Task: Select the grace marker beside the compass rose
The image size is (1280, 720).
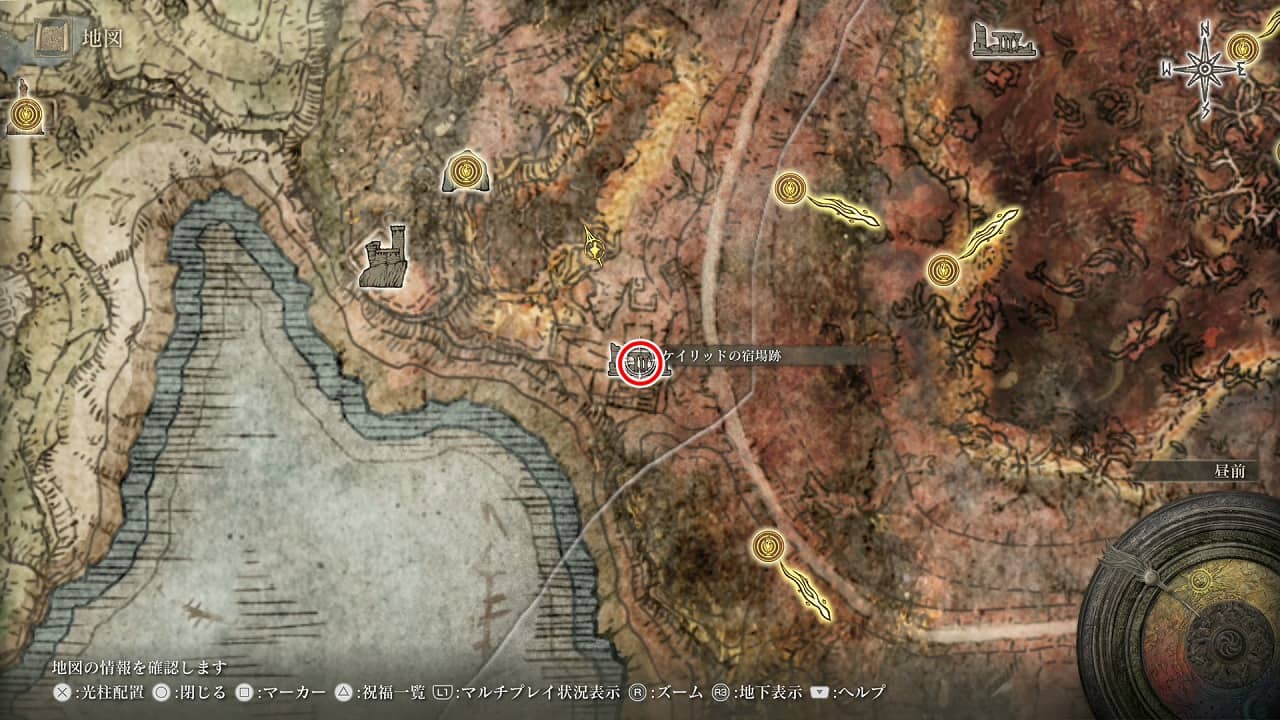Action: coord(1244,46)
